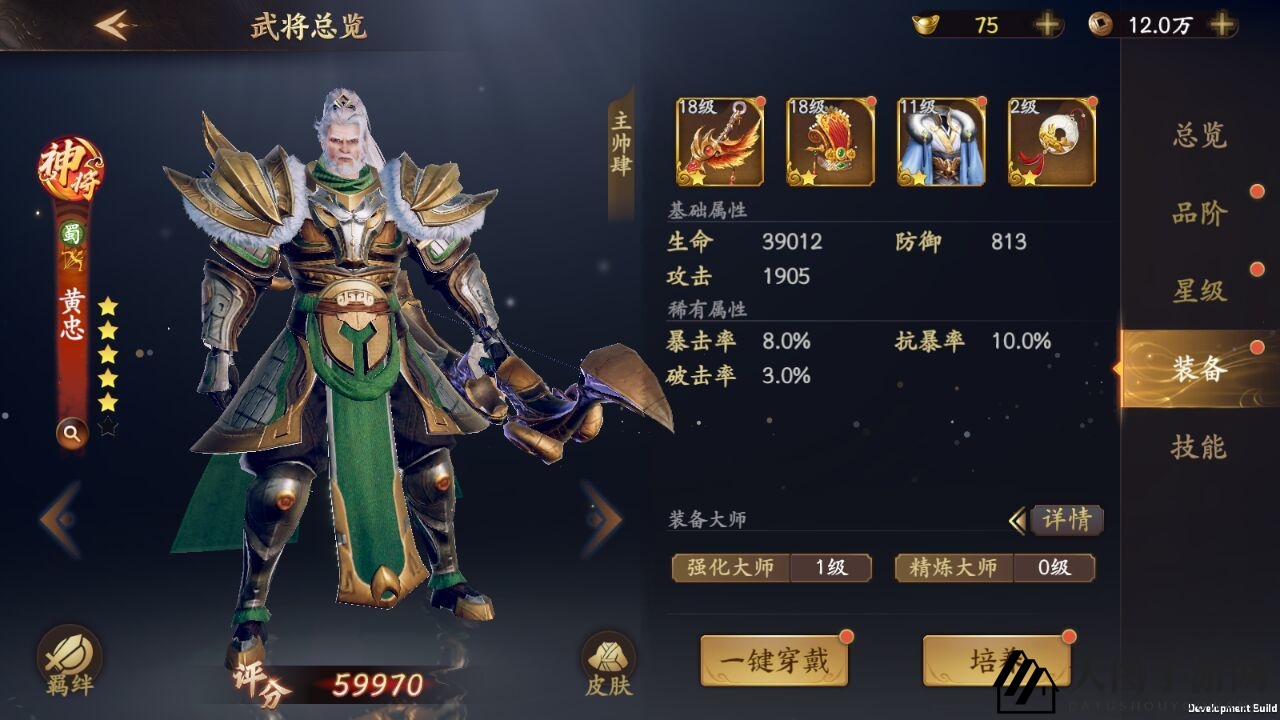Switch to the 总览 (overview) tab

[x=1202, y=139]
